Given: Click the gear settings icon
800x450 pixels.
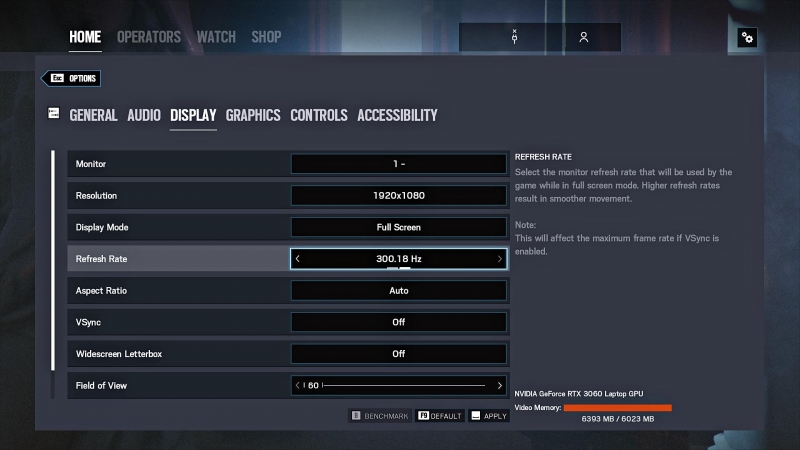Looking at the screenshot, I should [747, 38].
